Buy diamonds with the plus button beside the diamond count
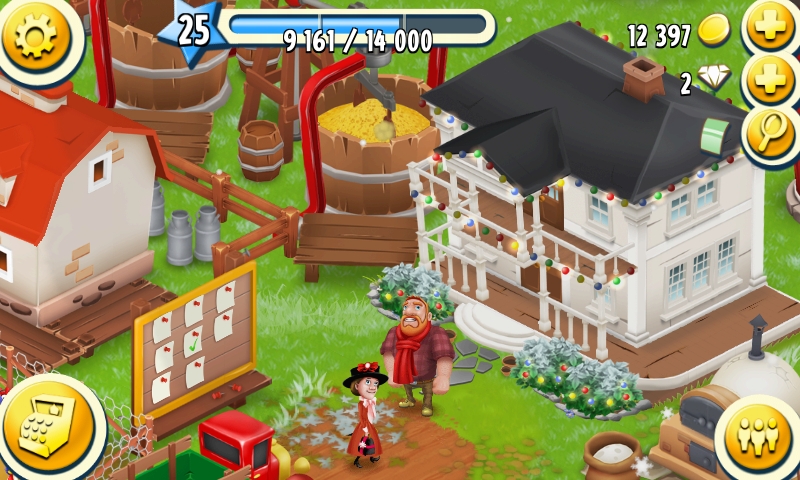800x480 pixels. point(772,80)
